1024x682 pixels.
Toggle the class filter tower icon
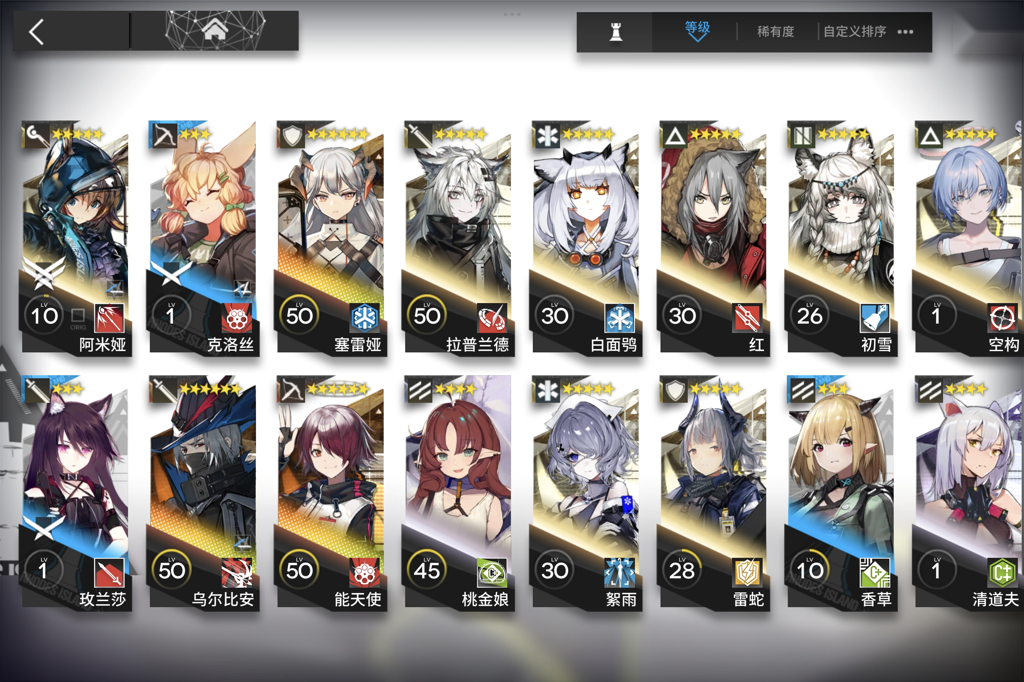[x=616, y=32]
